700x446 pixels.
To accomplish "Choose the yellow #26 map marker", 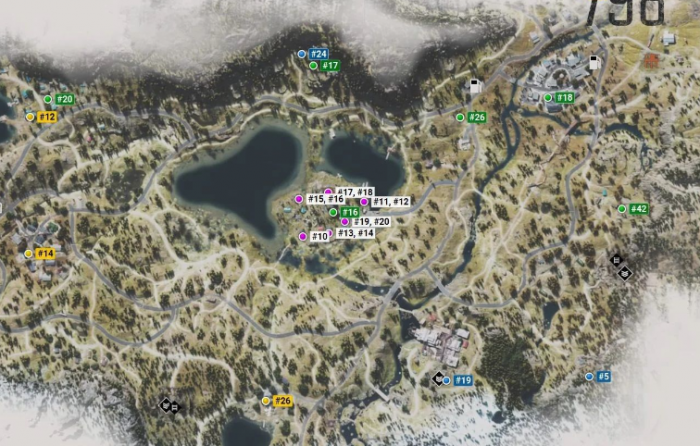I will pos(266,401).
